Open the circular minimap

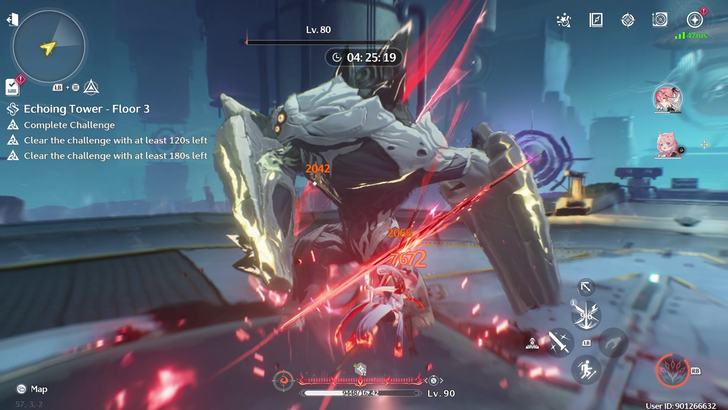pyautogui.click(x=48, y=45)
